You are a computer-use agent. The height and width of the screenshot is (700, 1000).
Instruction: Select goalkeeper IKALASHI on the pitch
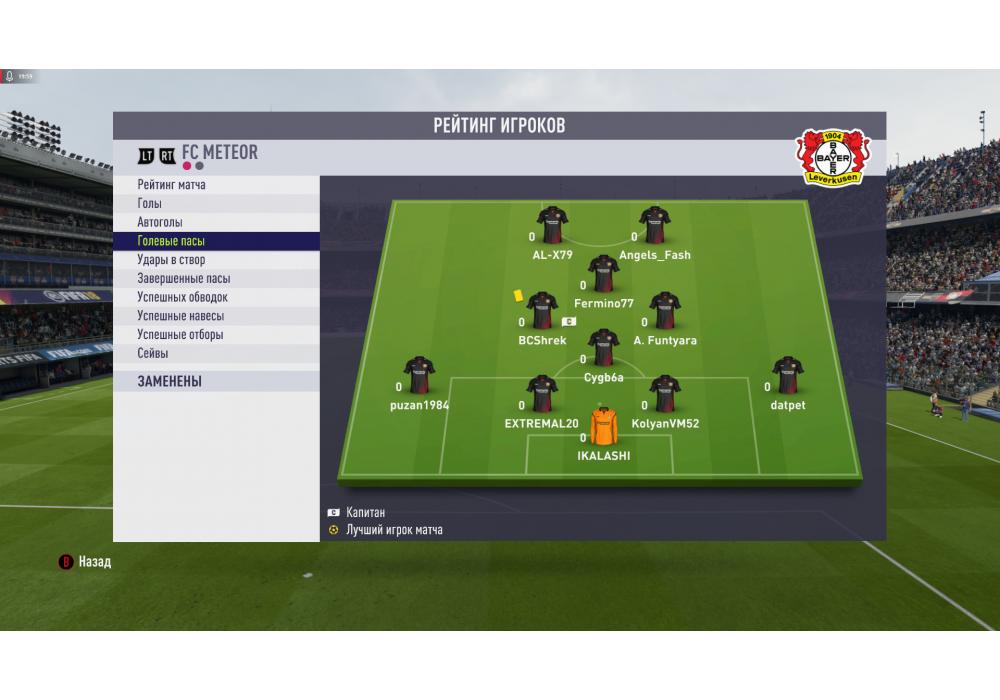(x=604, y=426)
